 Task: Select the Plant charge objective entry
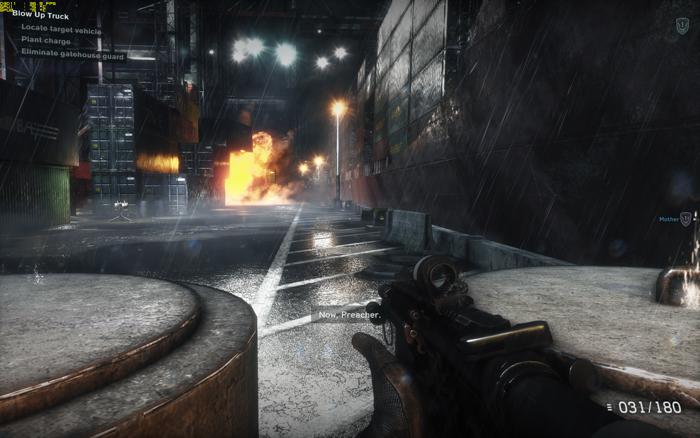pyautogui.click(x=46, y=40)
